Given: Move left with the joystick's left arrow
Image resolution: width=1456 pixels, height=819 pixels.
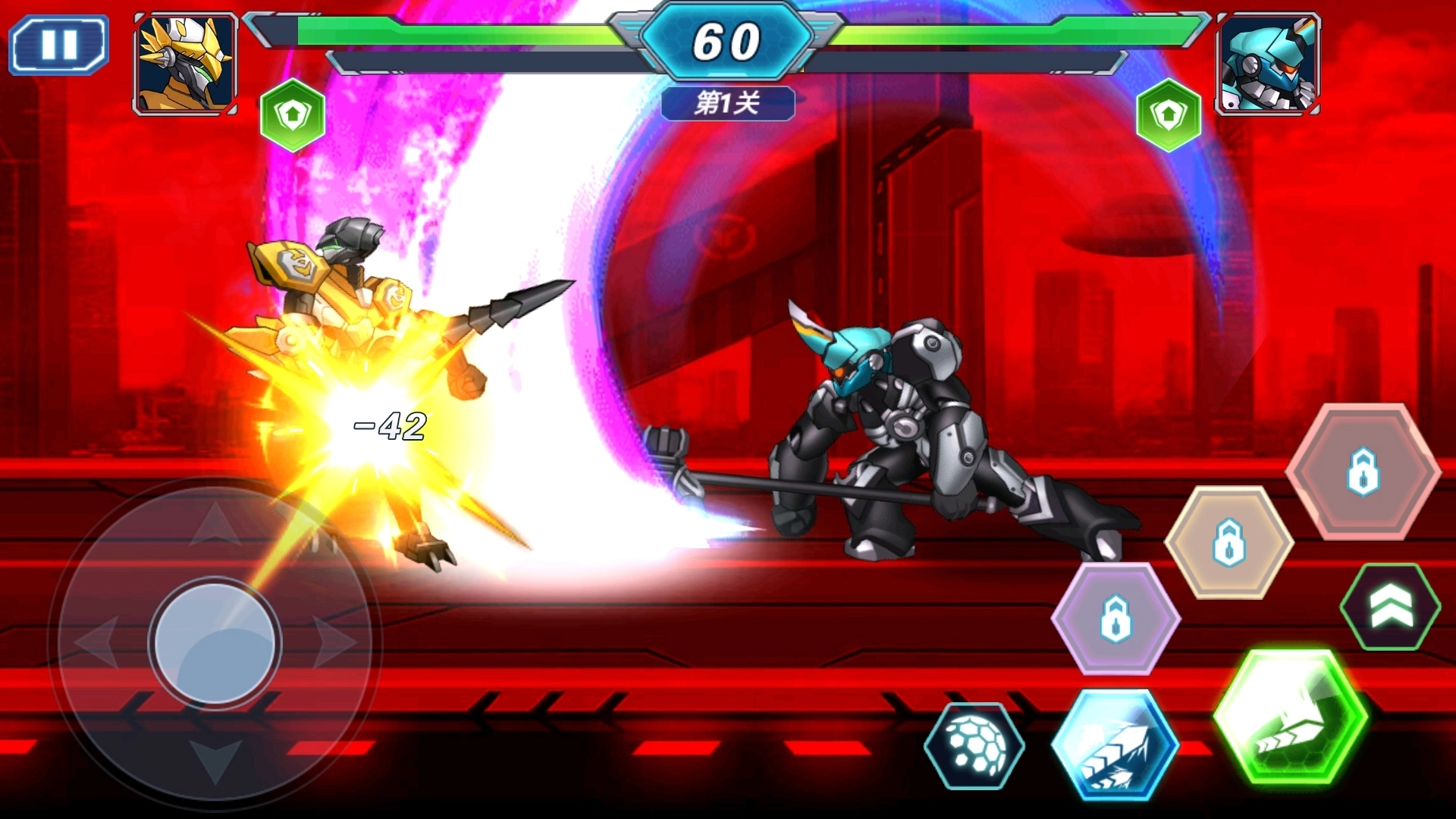Looking at the screenshot, I should pyautogui.click(x=97, y=643).
